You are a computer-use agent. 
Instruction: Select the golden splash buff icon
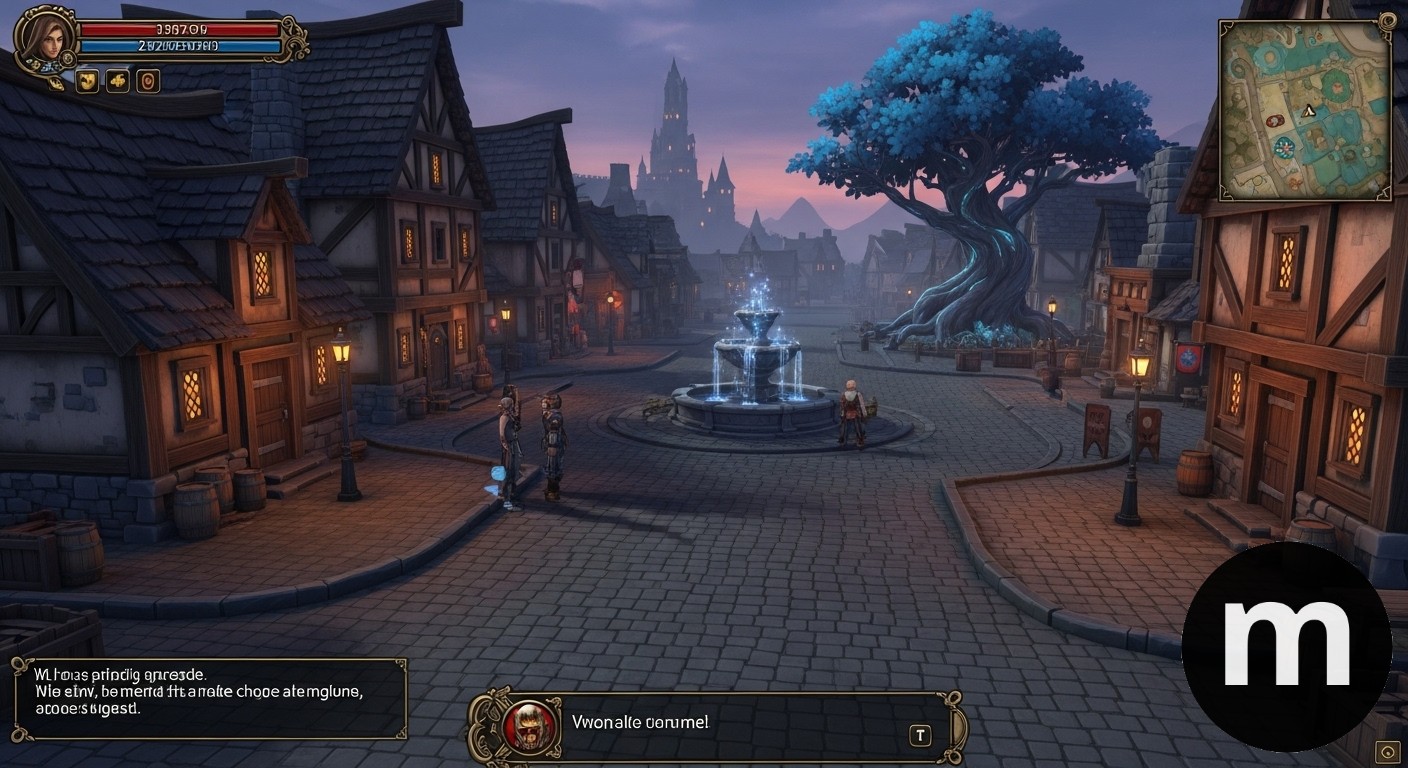(118, 81)
